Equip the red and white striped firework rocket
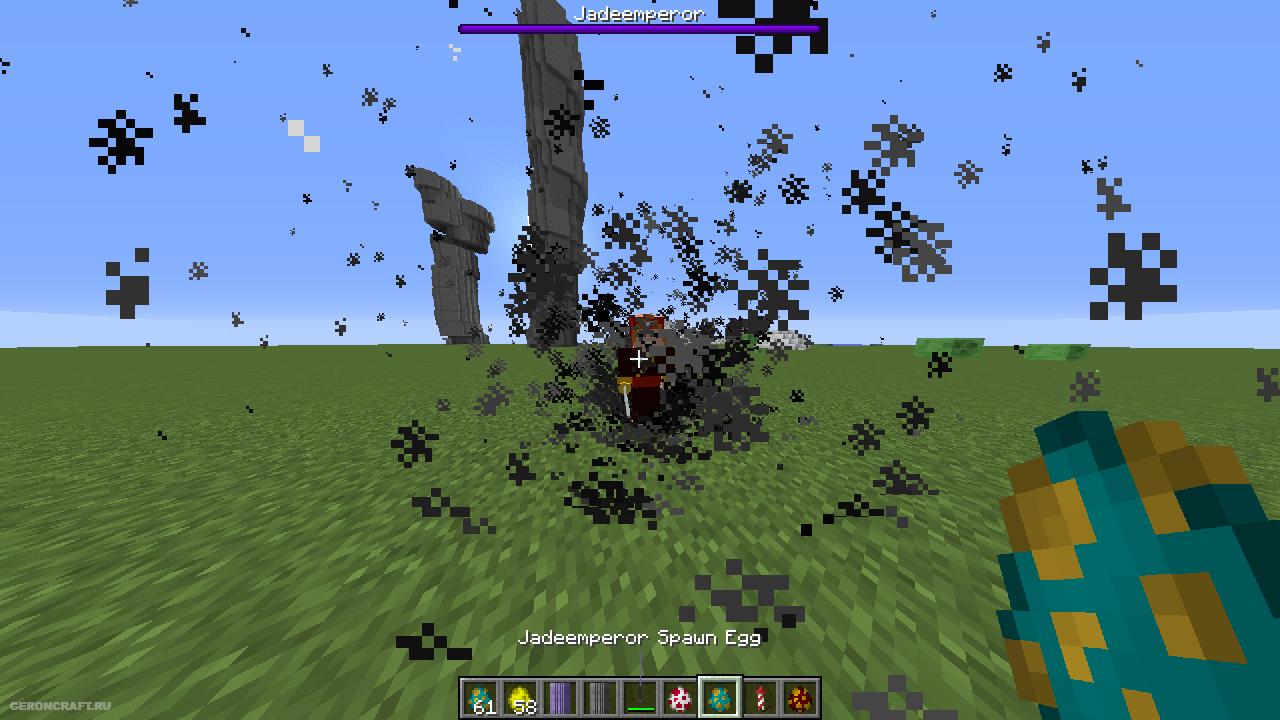Screen dimensions: 1280x720 [x=760, y=697]
